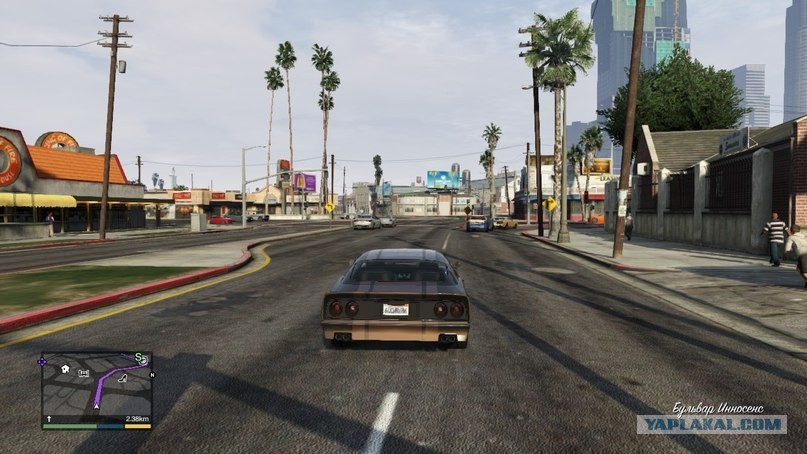This screenshot has height=454, width=807.
Task: Click the player arrow on the minimap
Action: [97, 407]
